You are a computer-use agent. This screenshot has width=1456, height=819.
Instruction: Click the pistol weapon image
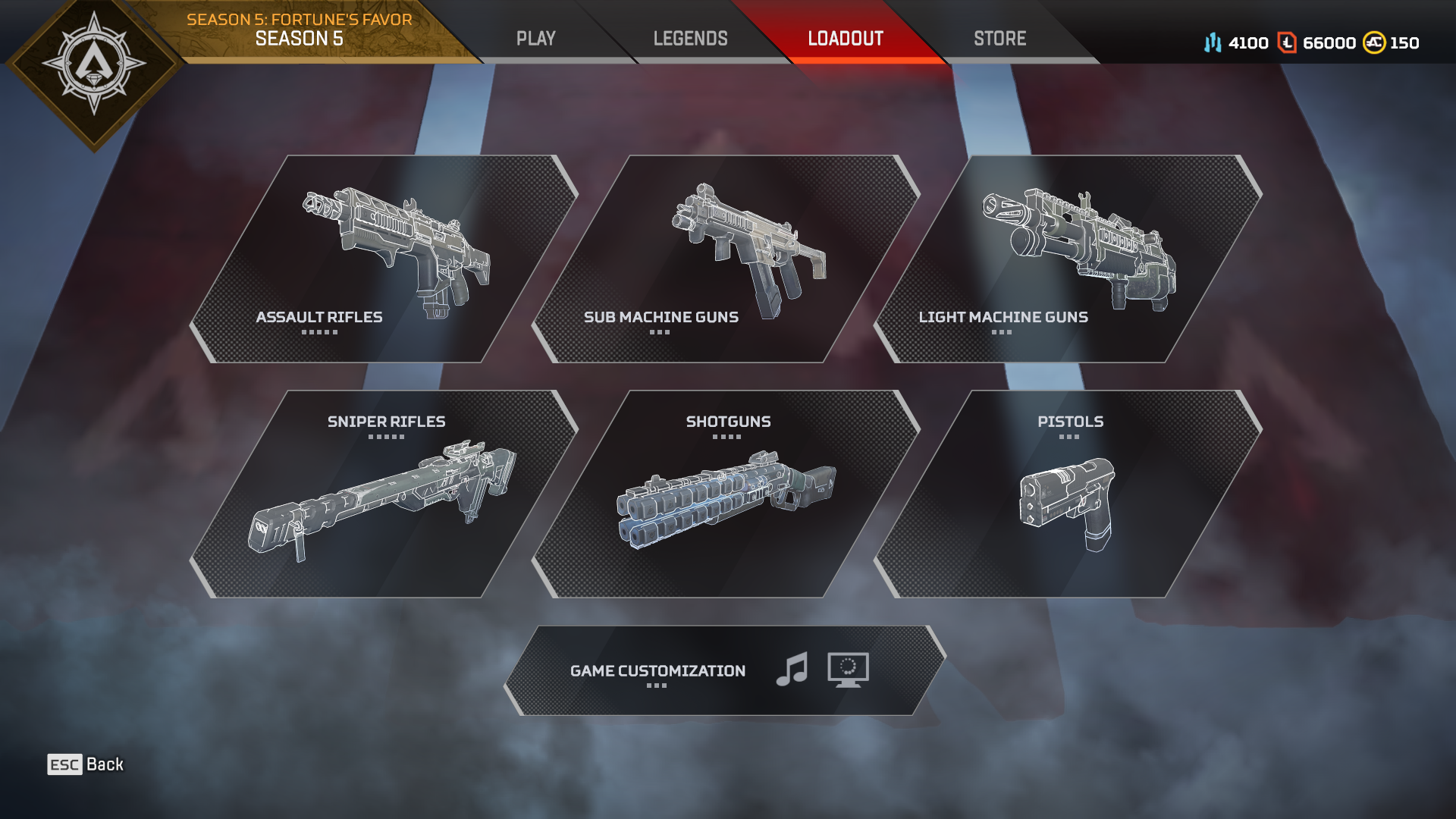click(x=1069, y=504)
